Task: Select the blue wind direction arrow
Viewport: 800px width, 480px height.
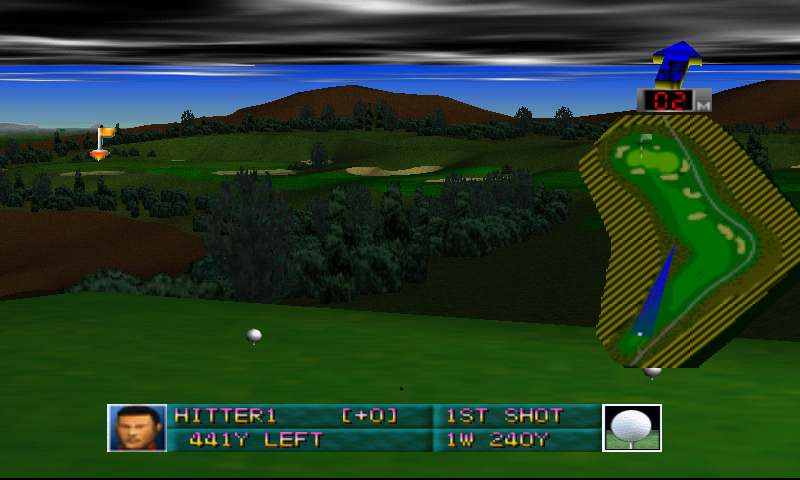Action: tap(676, 62)
